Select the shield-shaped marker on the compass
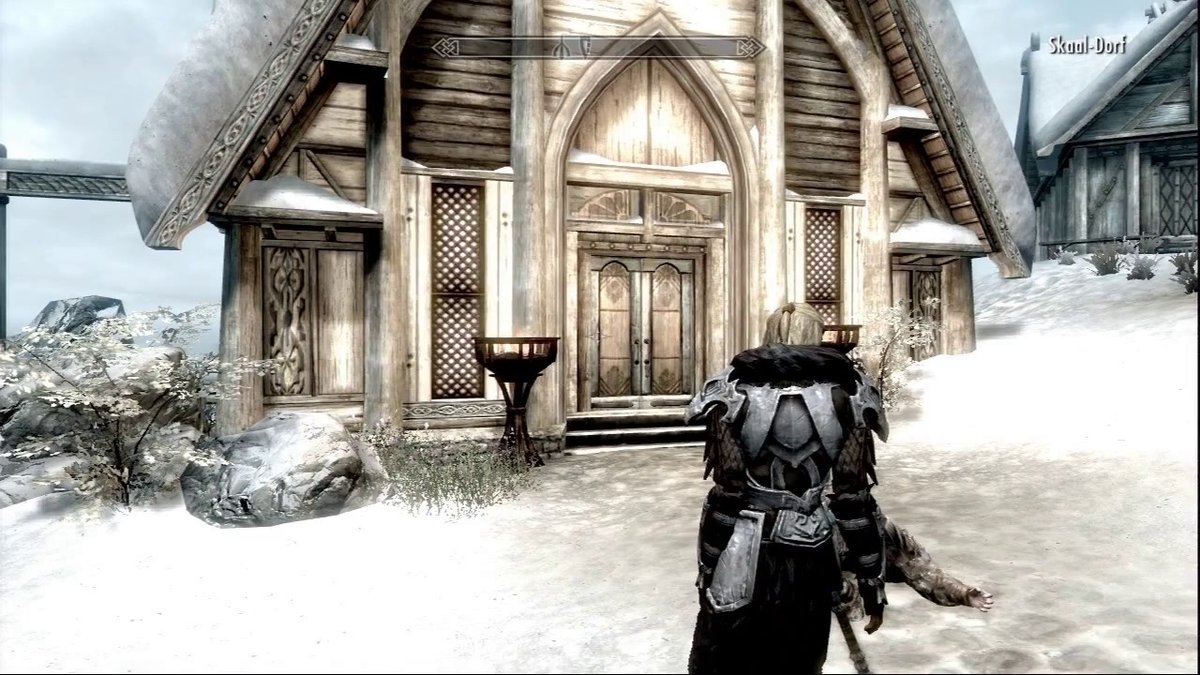This screenshot has width=1200, height=675. (x=586, y=47)
